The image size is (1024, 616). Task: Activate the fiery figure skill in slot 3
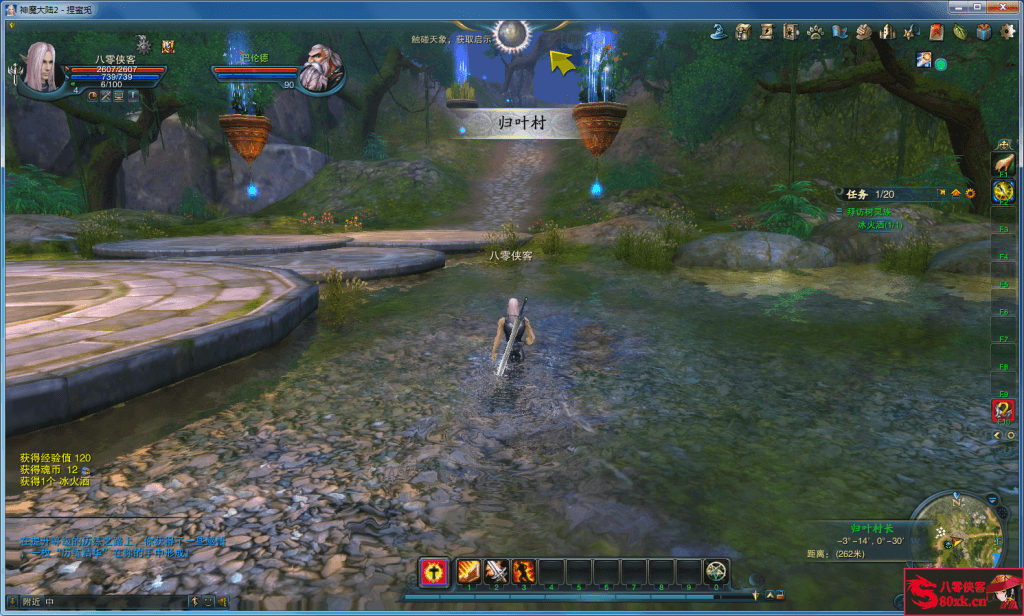pos(523,571)
